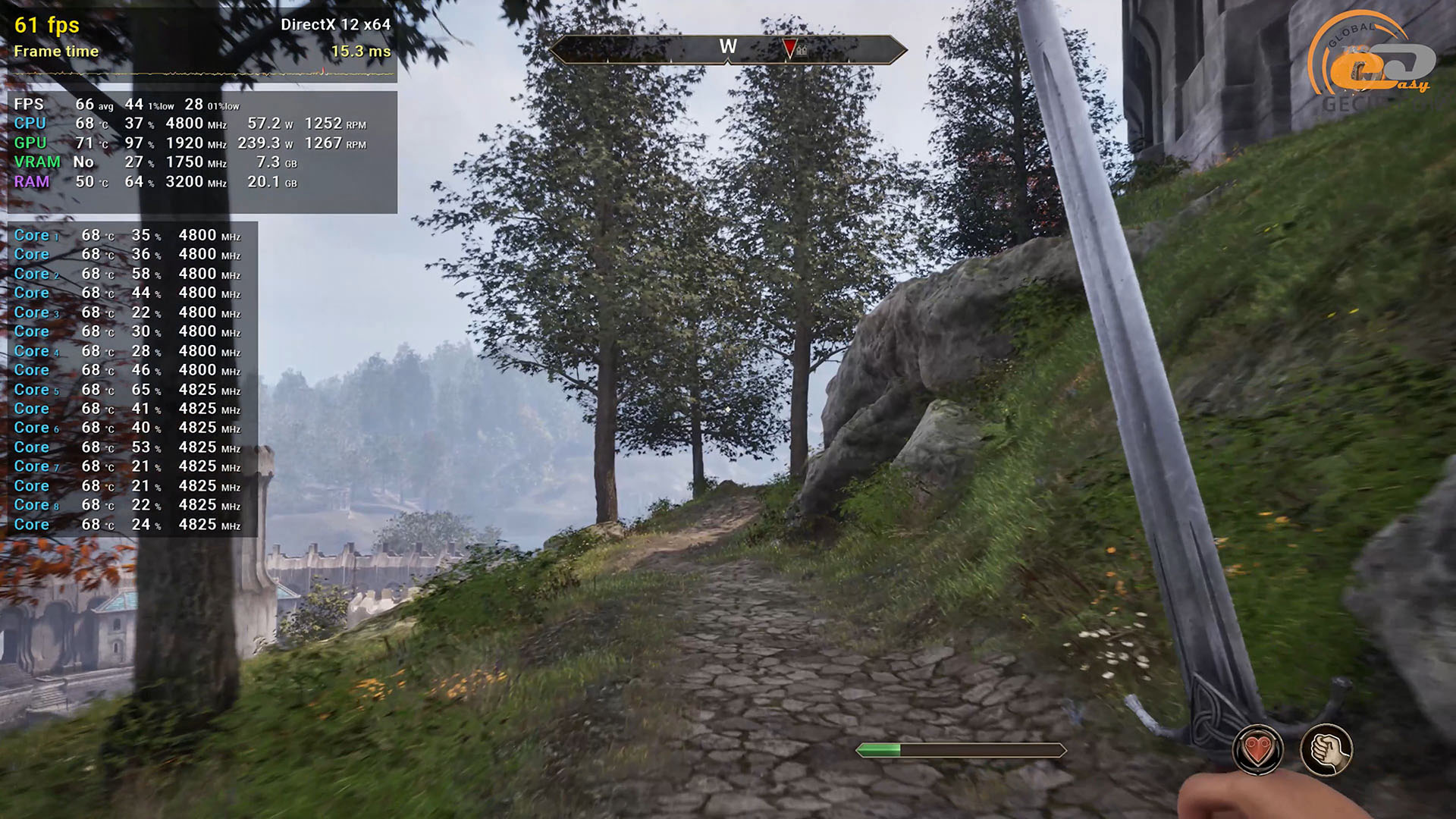Click the W heading on the compass bar
The image size is (1456, 819).
pos(728,47)
